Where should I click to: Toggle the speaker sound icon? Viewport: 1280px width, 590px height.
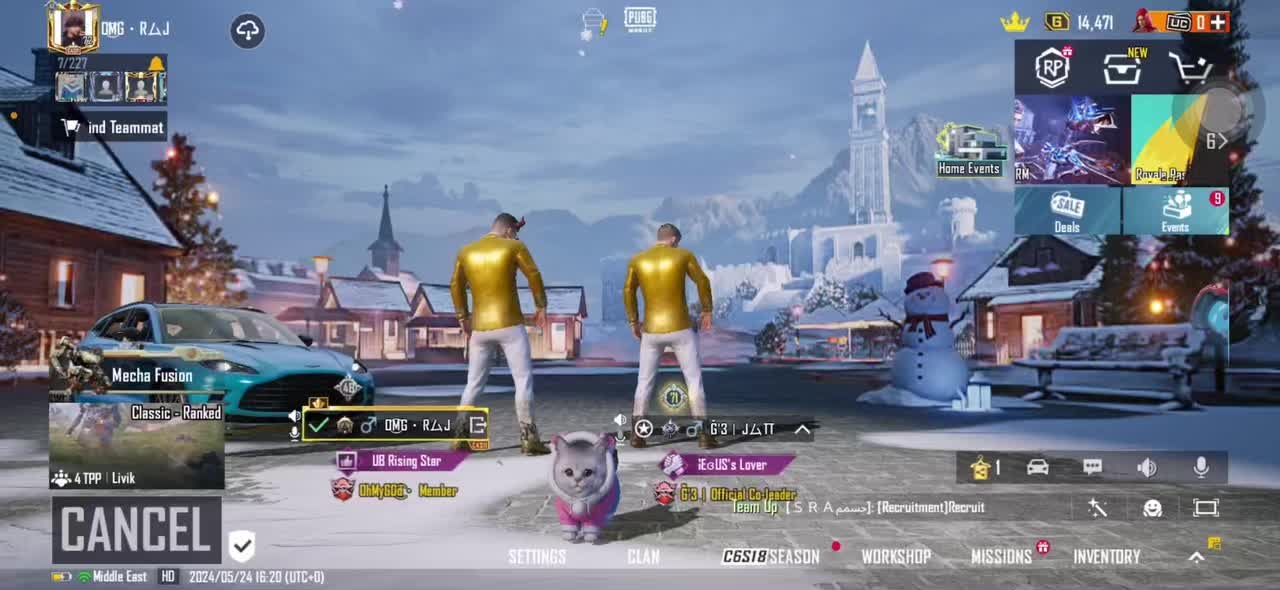pos(1147,467)
